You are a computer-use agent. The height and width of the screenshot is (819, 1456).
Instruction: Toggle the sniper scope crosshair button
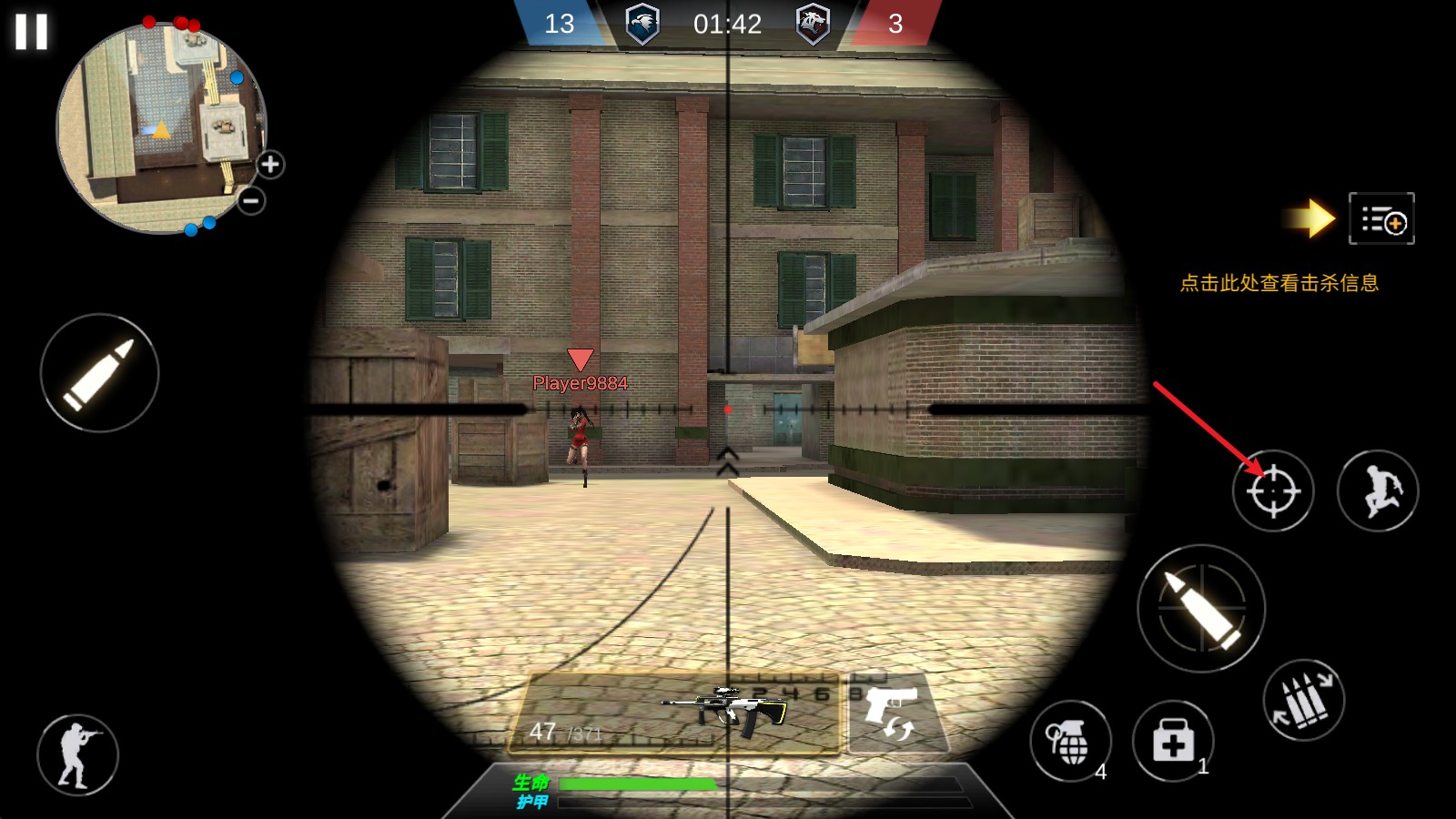tap(1272, 491)
